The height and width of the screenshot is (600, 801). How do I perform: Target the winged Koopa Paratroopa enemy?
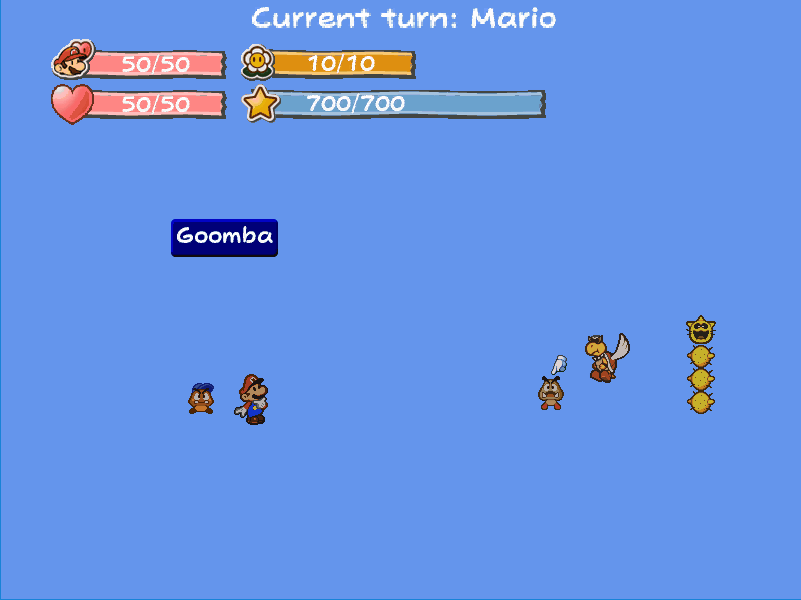coord(604,357)
